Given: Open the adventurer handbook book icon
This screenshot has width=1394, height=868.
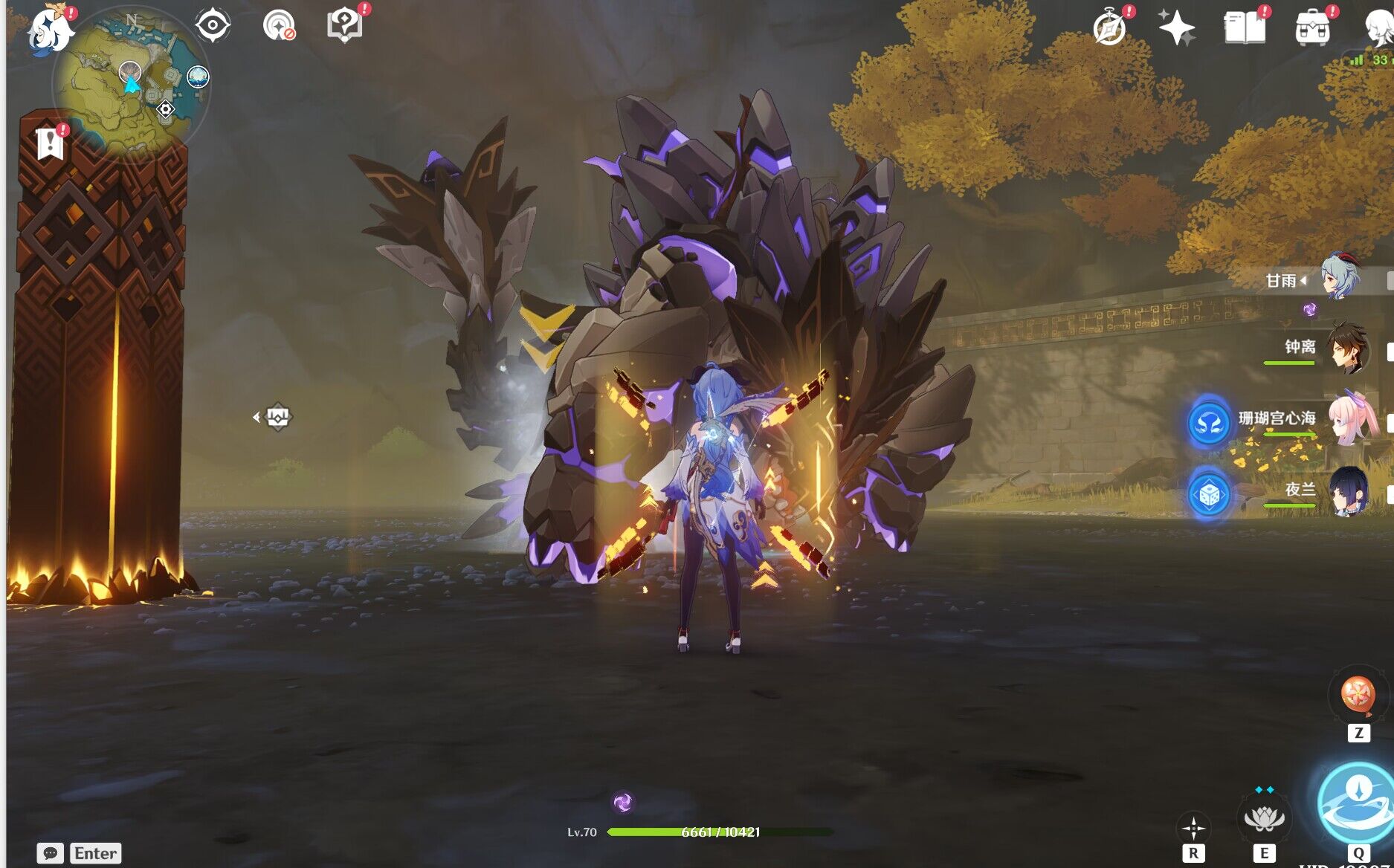Looking at the screenshot, I should tap(1245, 28).
